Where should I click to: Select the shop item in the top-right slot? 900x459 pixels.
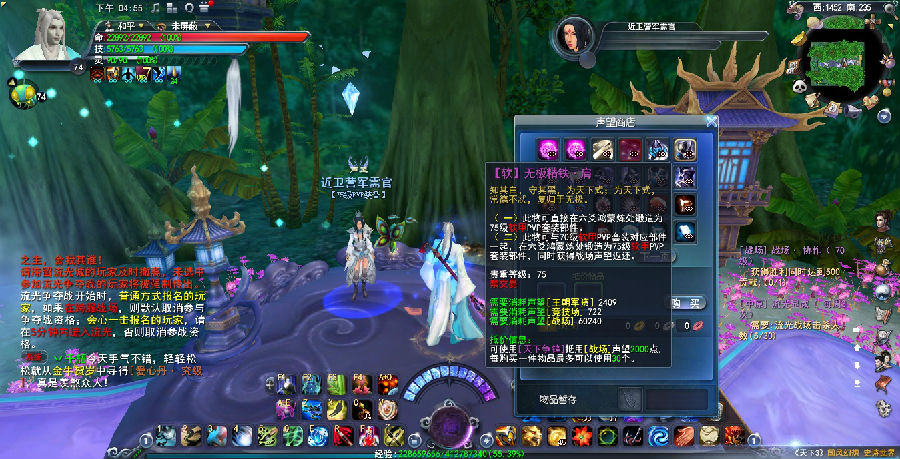[685, 149]
